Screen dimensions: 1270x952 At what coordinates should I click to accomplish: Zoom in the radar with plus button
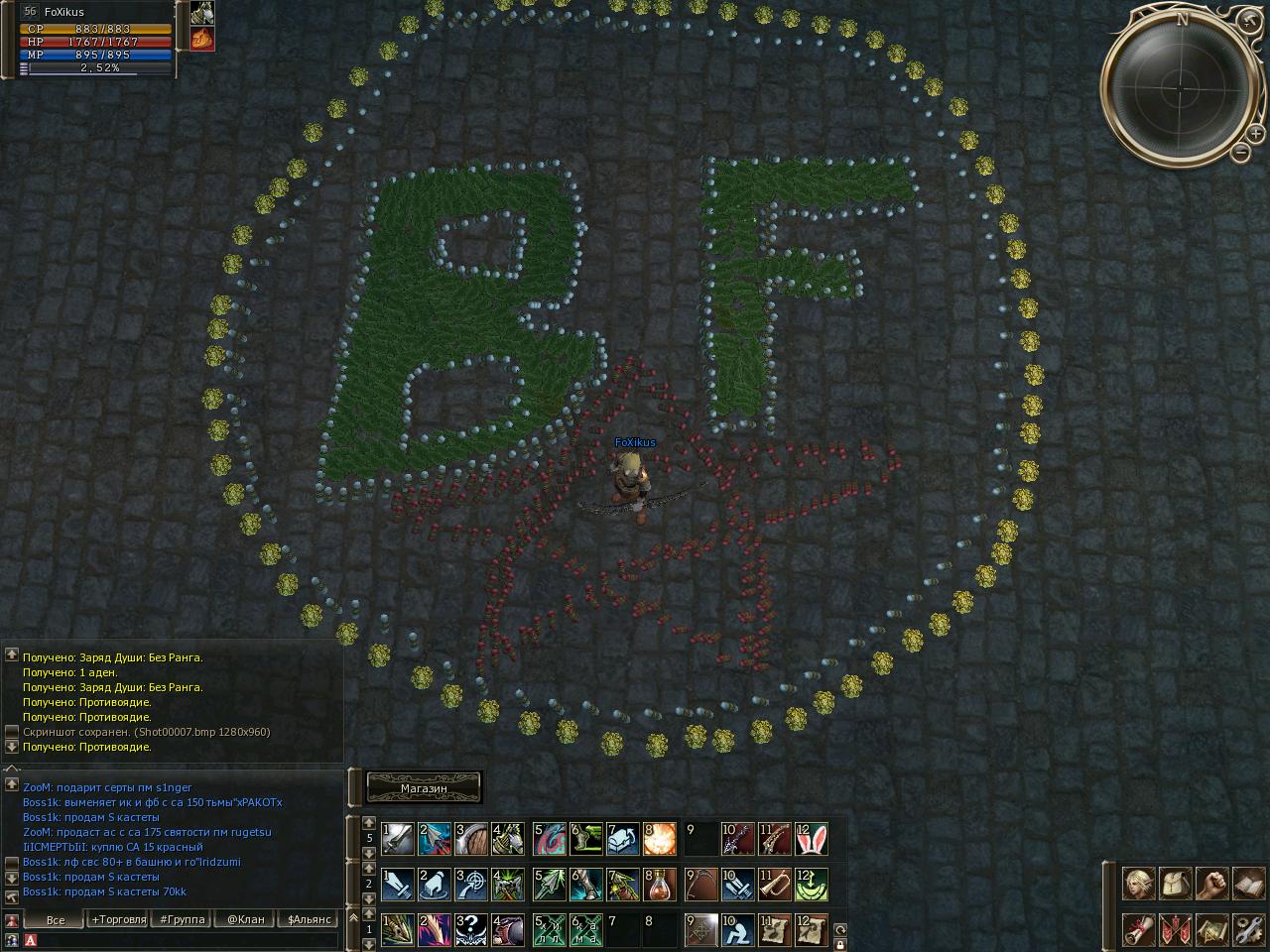point(1256,132)
